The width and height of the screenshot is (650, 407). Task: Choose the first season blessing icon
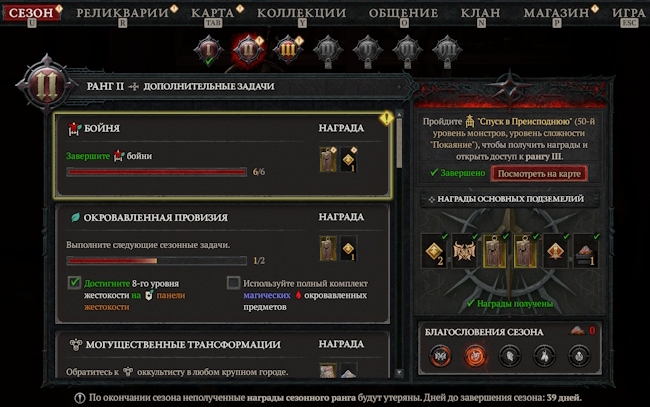point(439,354)
